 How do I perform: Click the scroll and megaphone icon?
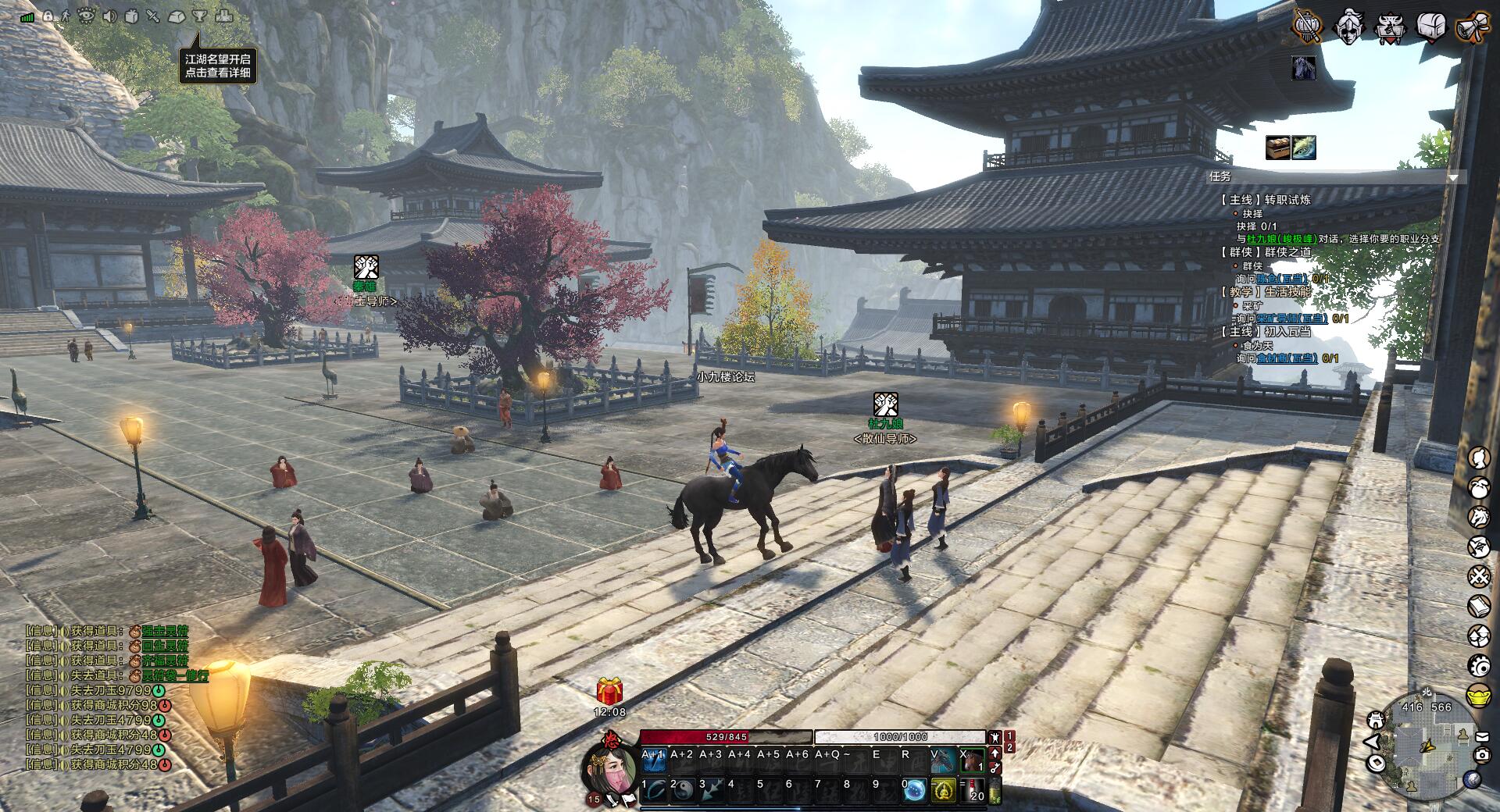pos(1472,27)
